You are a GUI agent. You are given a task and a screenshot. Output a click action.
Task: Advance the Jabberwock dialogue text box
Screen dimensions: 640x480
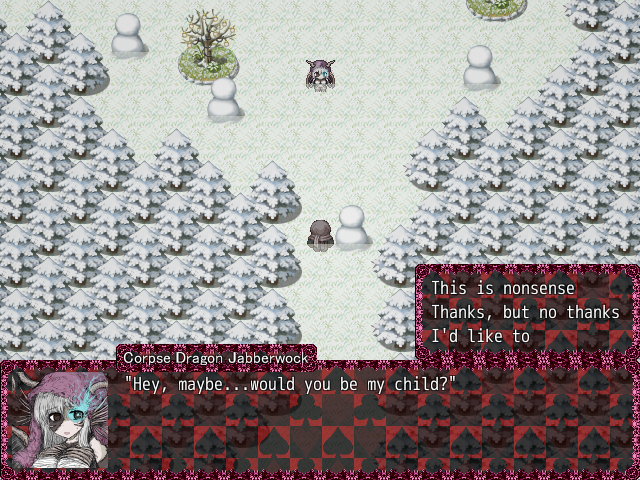point(370,420)
